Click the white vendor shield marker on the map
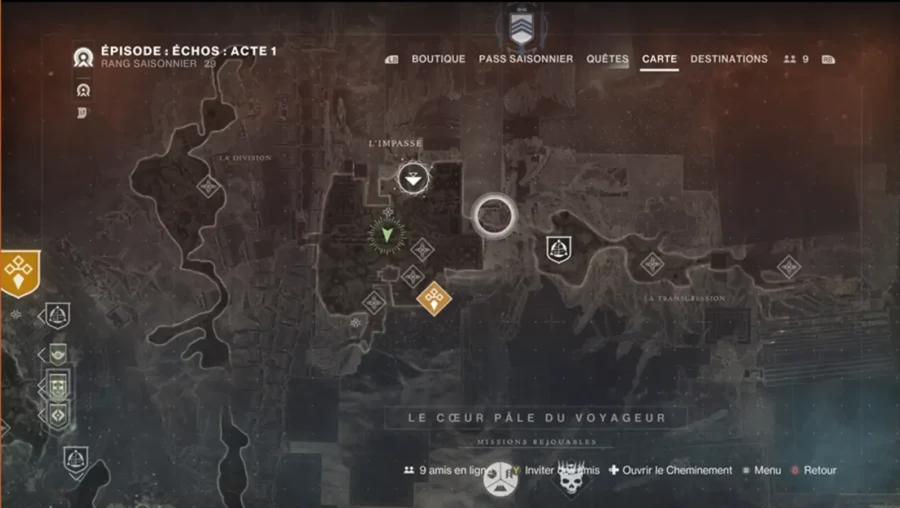 click(x=558, y=249)
